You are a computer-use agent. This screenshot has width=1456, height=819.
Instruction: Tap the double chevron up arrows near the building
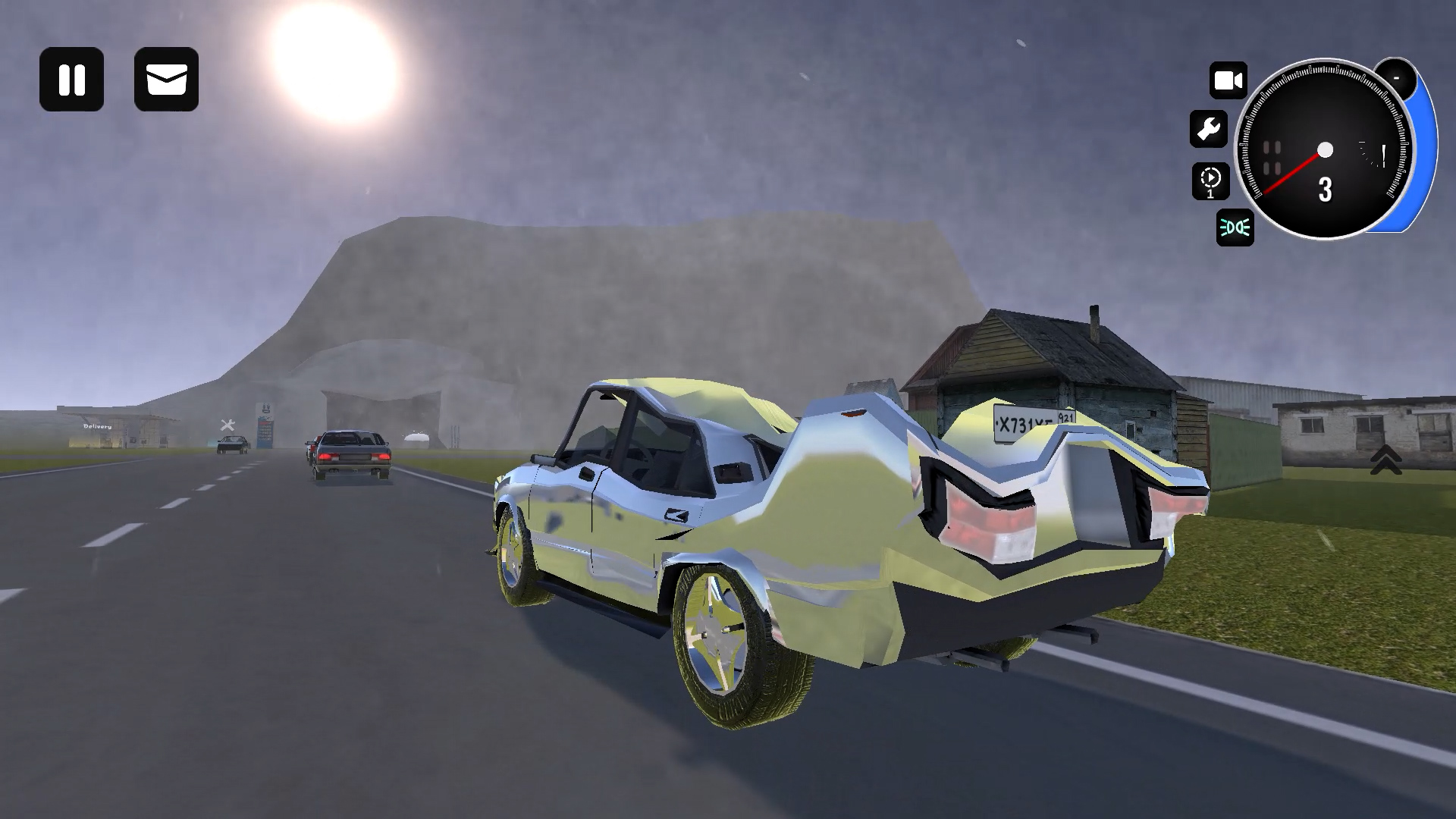[1387, 458]
